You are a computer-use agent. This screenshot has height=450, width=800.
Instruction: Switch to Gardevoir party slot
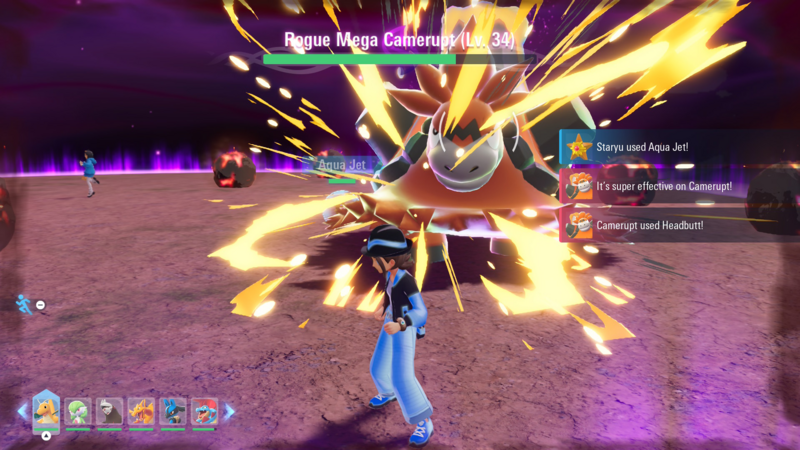[x=78, y=412]
